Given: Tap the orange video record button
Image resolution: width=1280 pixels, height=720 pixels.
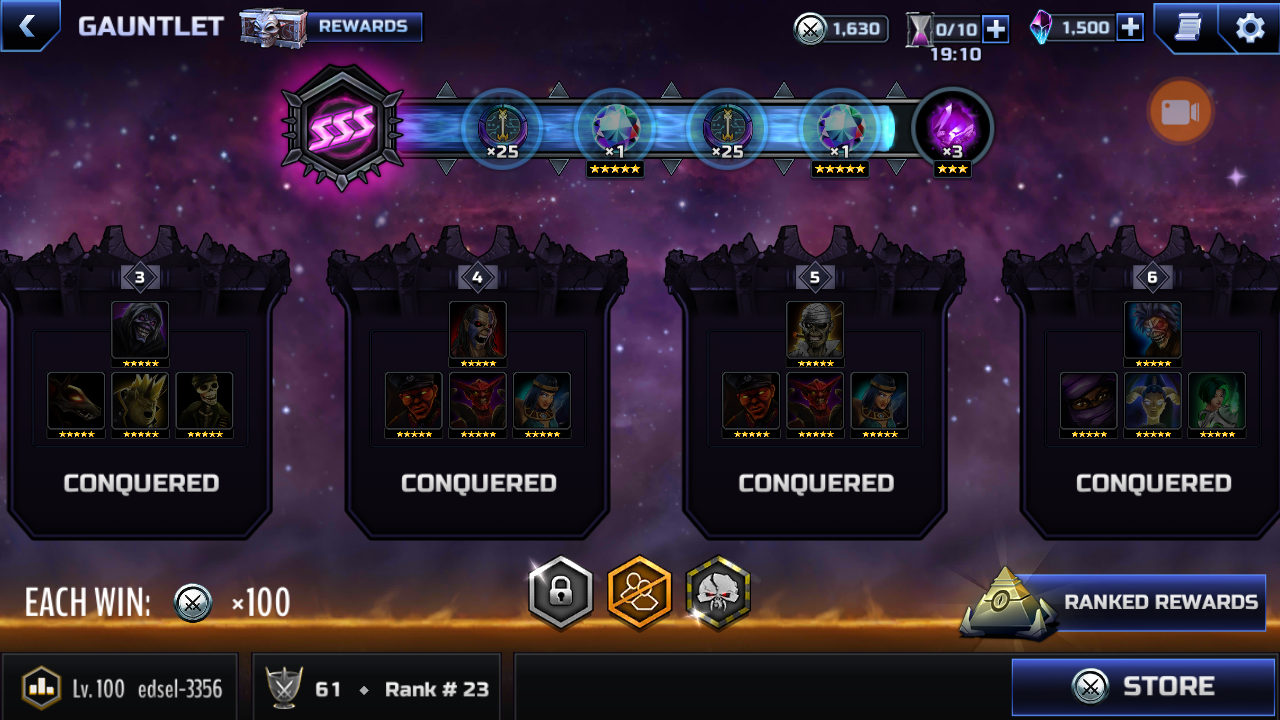Looking at the screenshot, I should click(1180, 112).
